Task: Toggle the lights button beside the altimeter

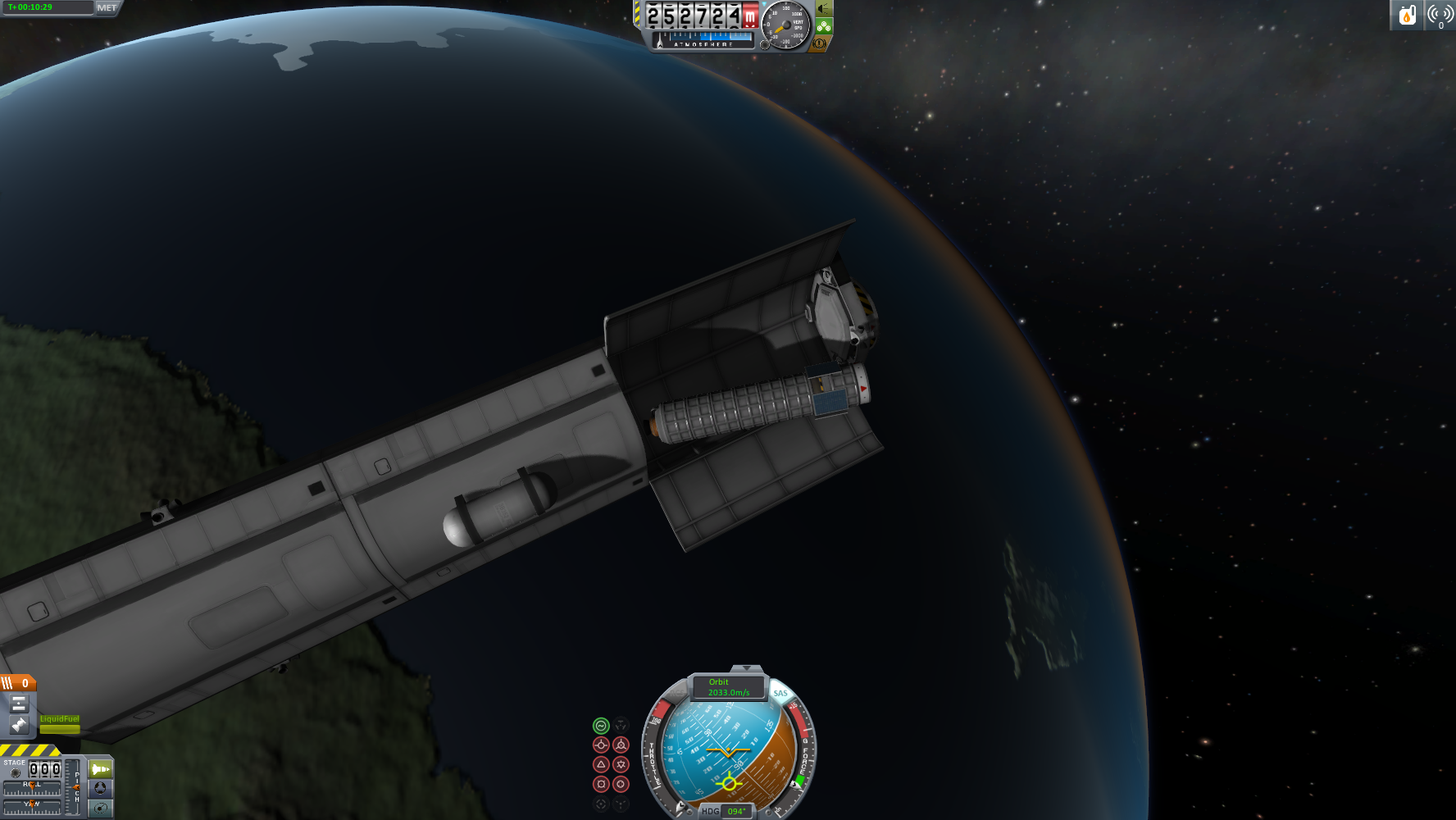Action: pyautogui.click(x=822, y=9)
